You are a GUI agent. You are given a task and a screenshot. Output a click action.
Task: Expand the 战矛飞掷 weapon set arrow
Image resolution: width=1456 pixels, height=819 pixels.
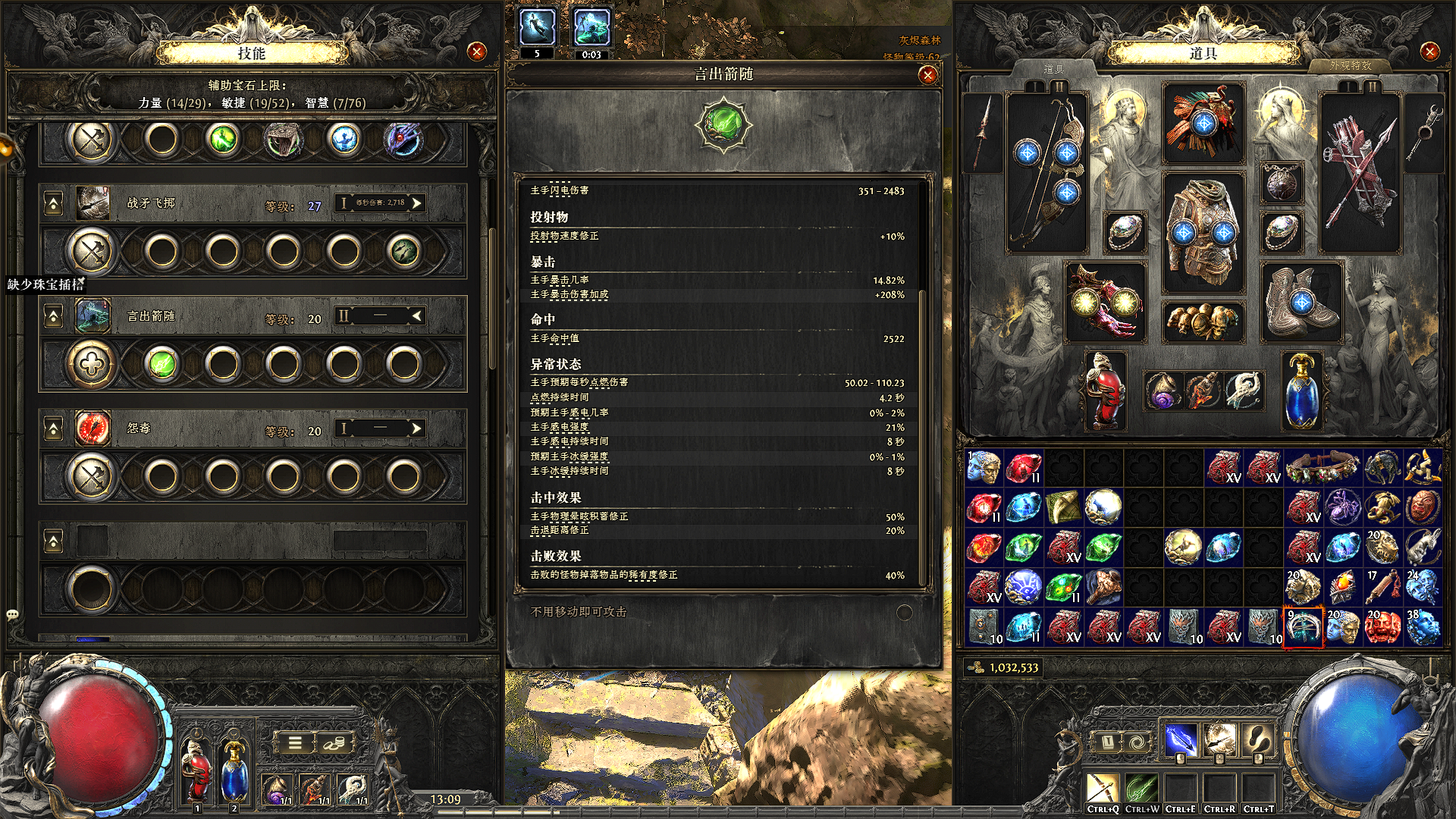pos(416,202)
